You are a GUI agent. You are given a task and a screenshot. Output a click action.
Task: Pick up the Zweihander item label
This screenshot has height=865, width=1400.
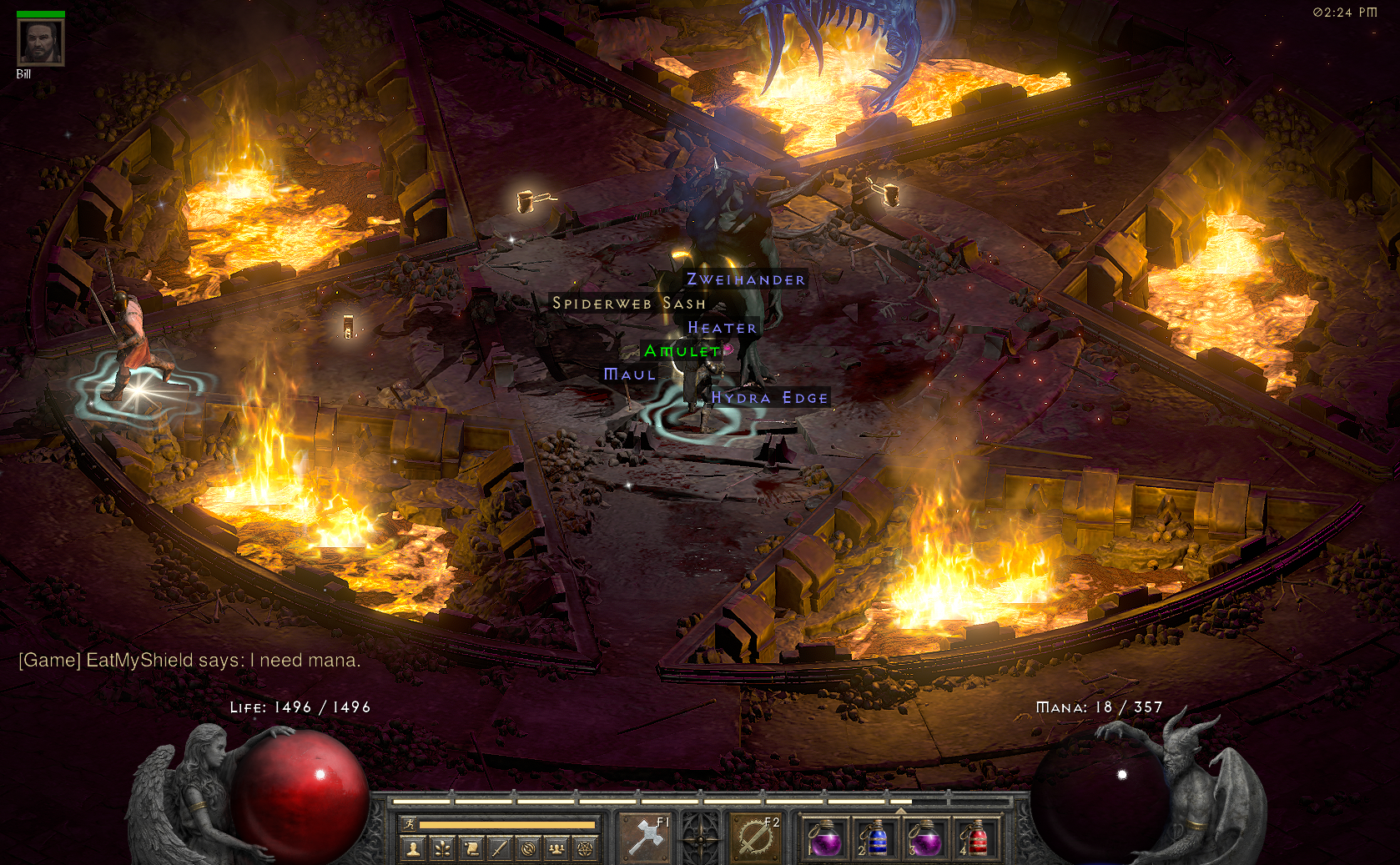[x=746, y=279]
